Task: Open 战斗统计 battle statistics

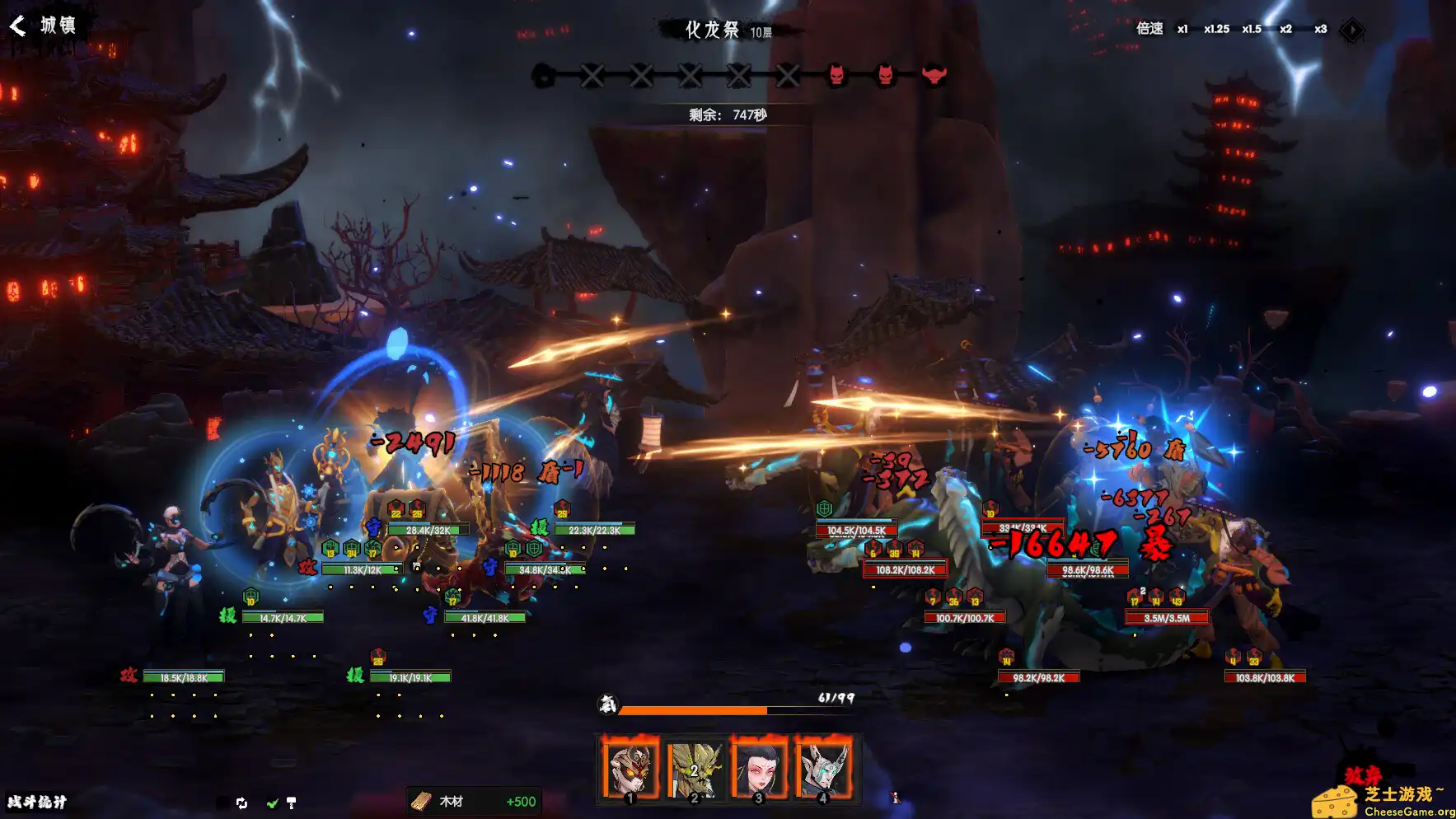Action: [x=37, y=802]
